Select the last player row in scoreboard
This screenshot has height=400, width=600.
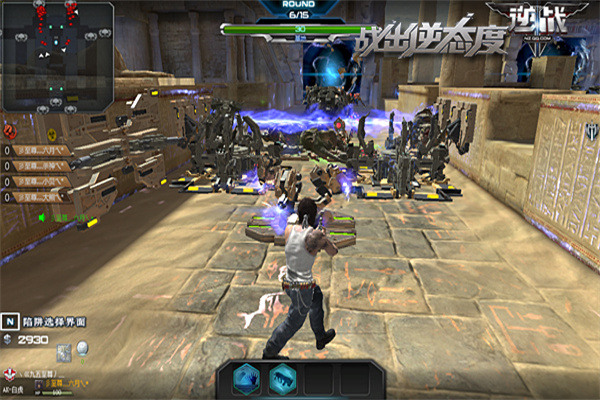click(40, 196)
